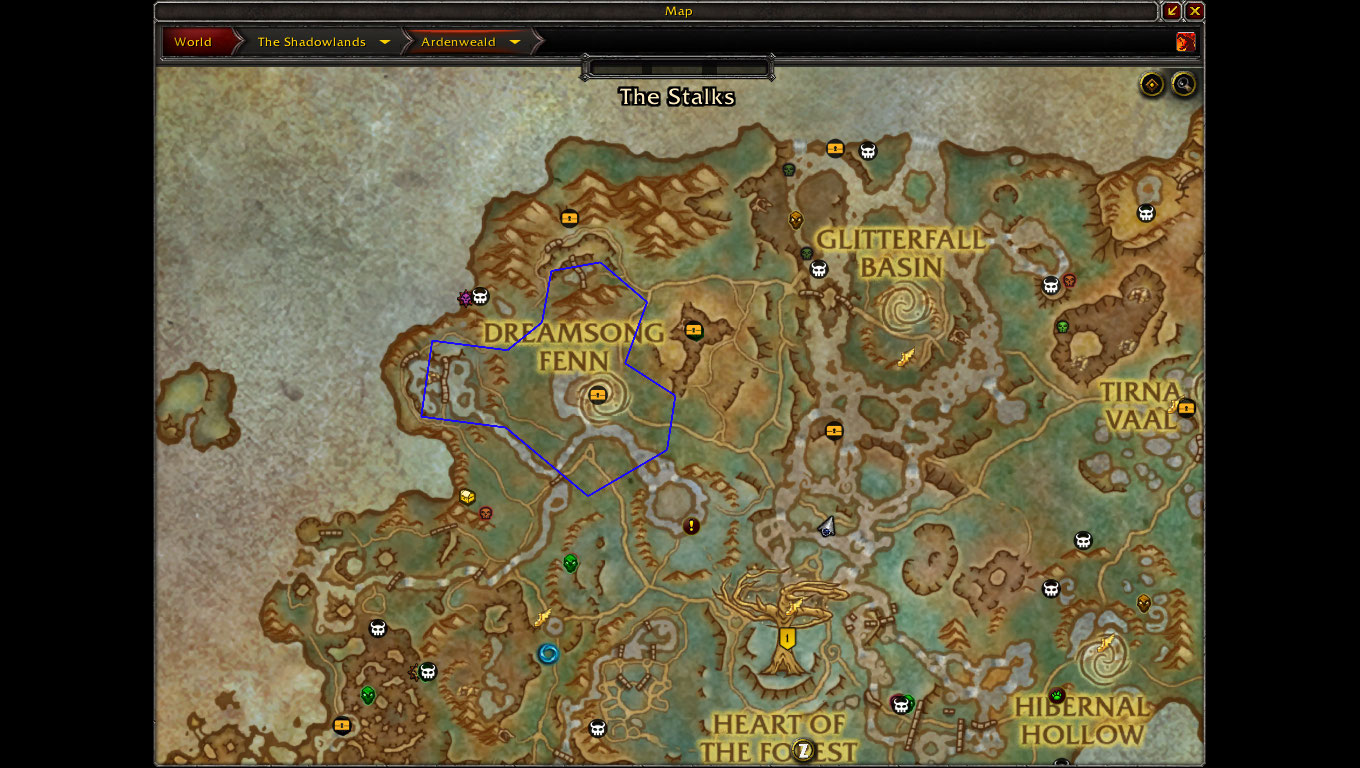1360x768 pixels.
Task: Click the round Z badge on Heart of the Forest
Action: (802, 750)
